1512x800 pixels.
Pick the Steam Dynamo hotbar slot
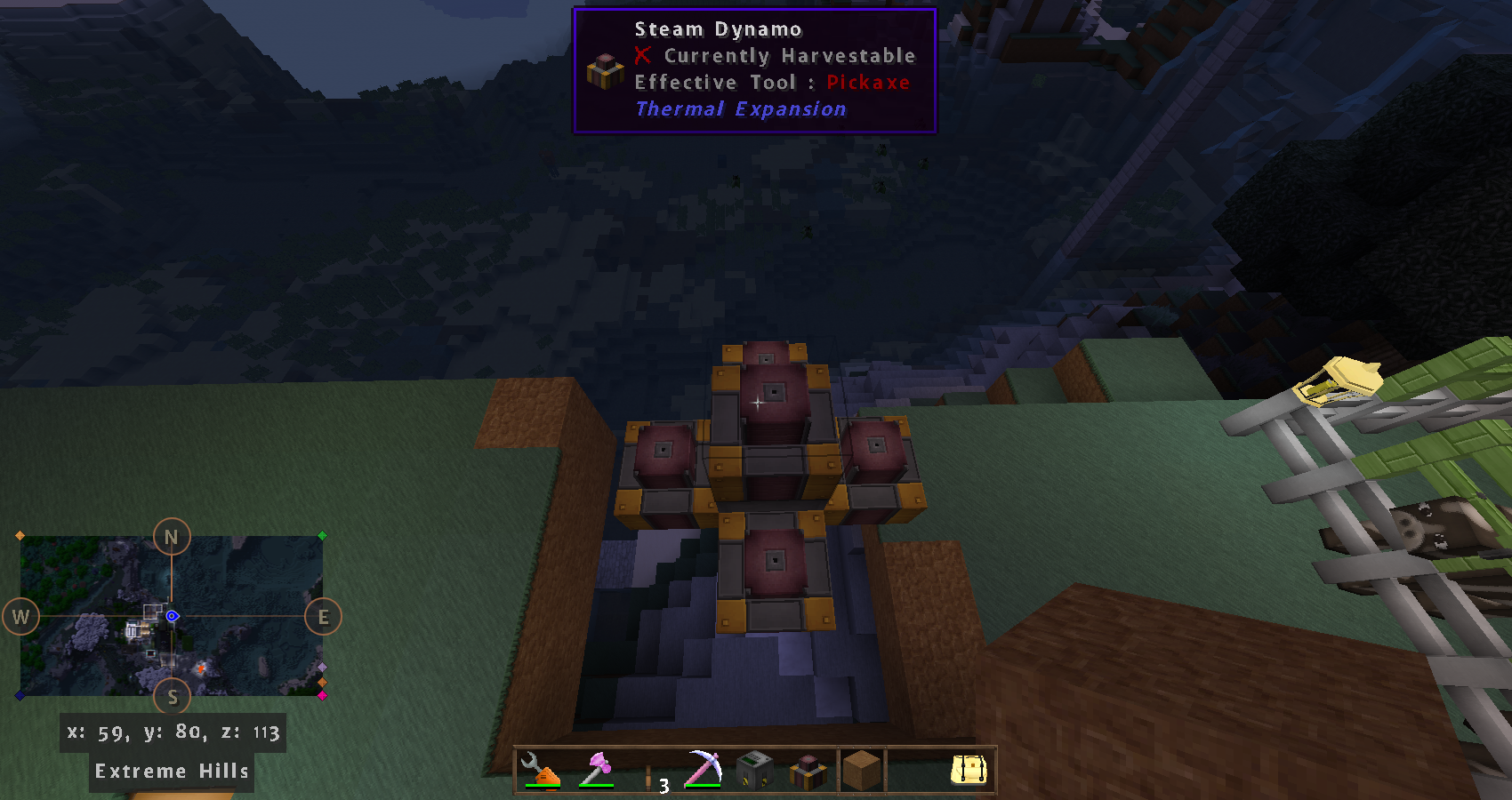pos(808,770)
